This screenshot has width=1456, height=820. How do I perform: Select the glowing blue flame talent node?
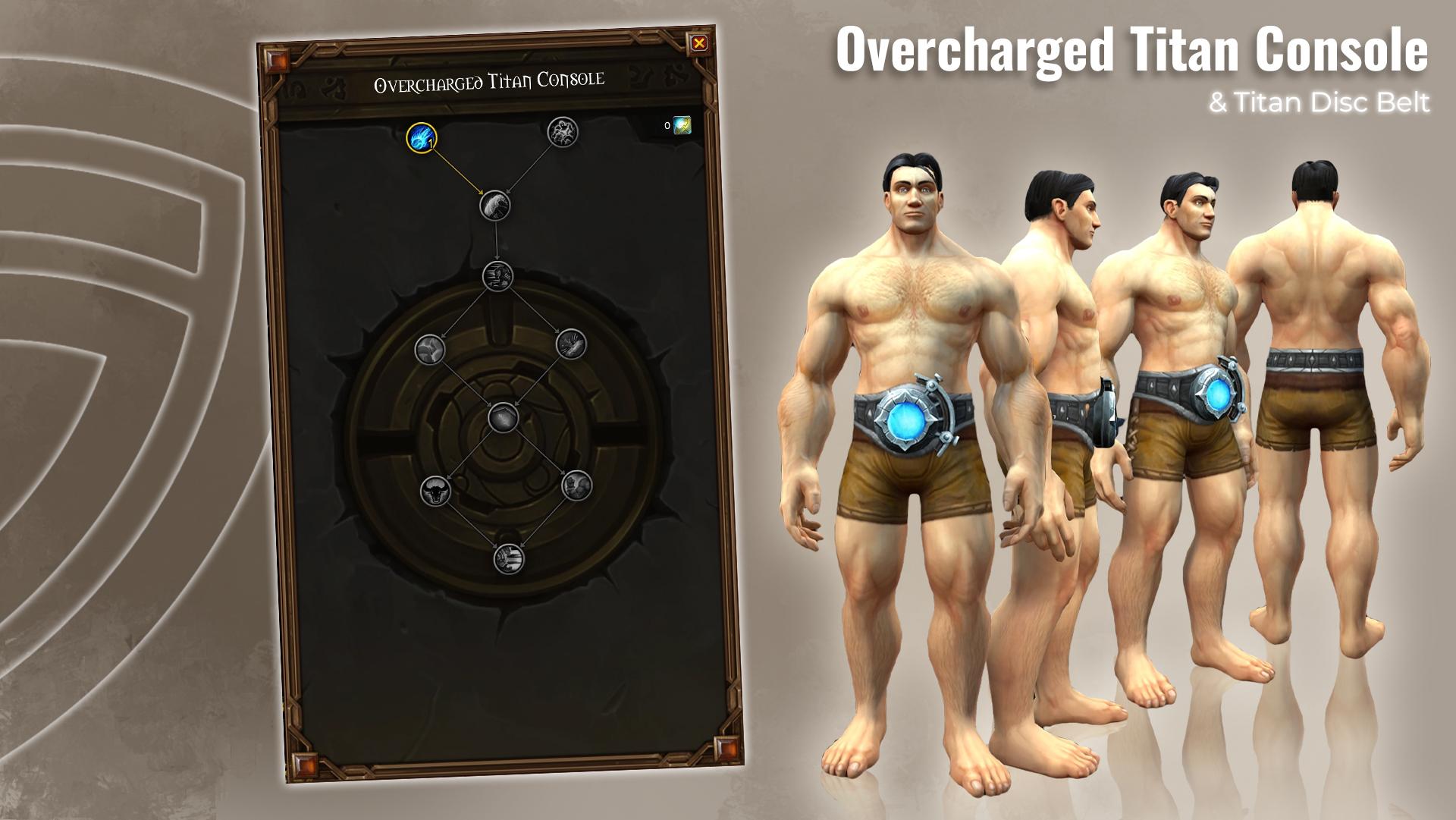click(x=422, y=137)
